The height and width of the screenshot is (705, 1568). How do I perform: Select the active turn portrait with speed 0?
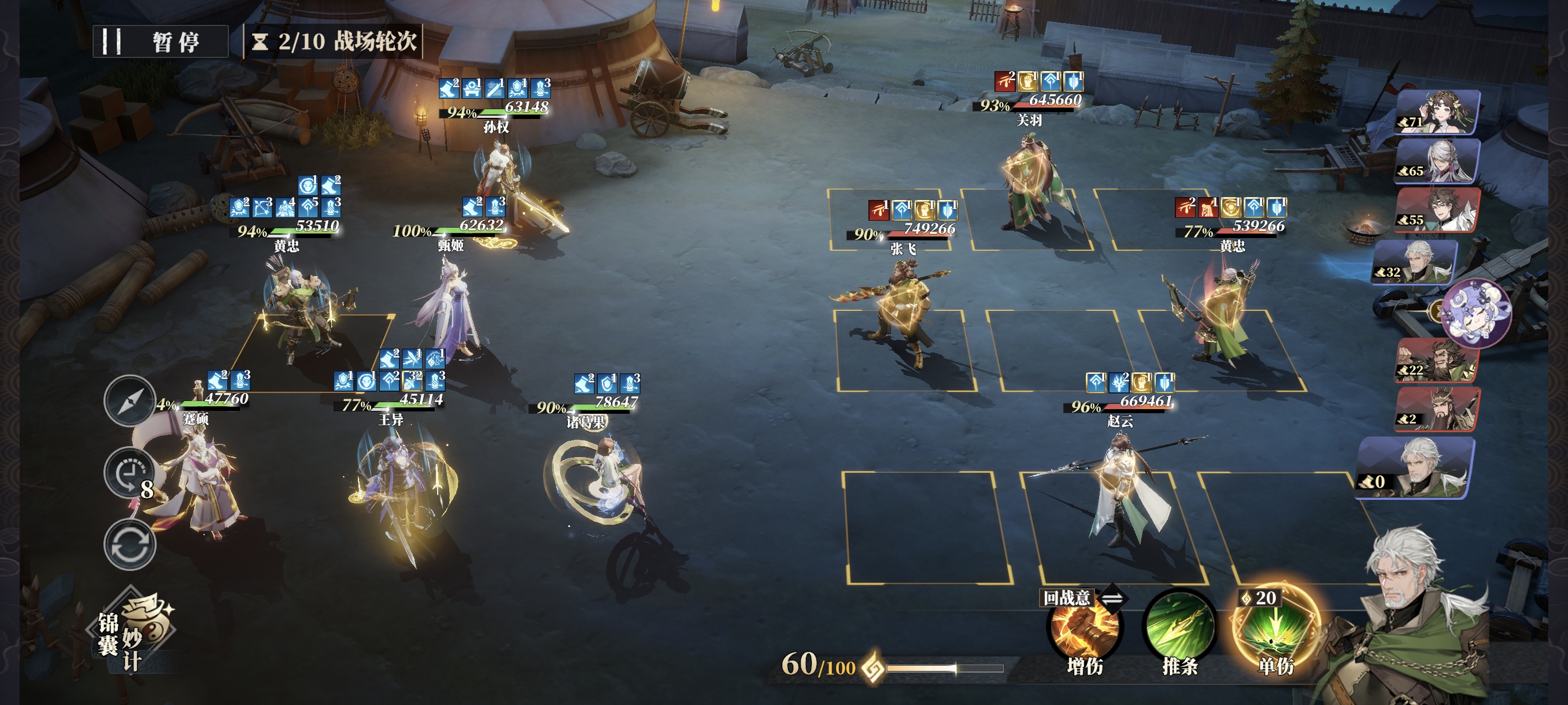pyautogui.click(x=1416, y=467)
